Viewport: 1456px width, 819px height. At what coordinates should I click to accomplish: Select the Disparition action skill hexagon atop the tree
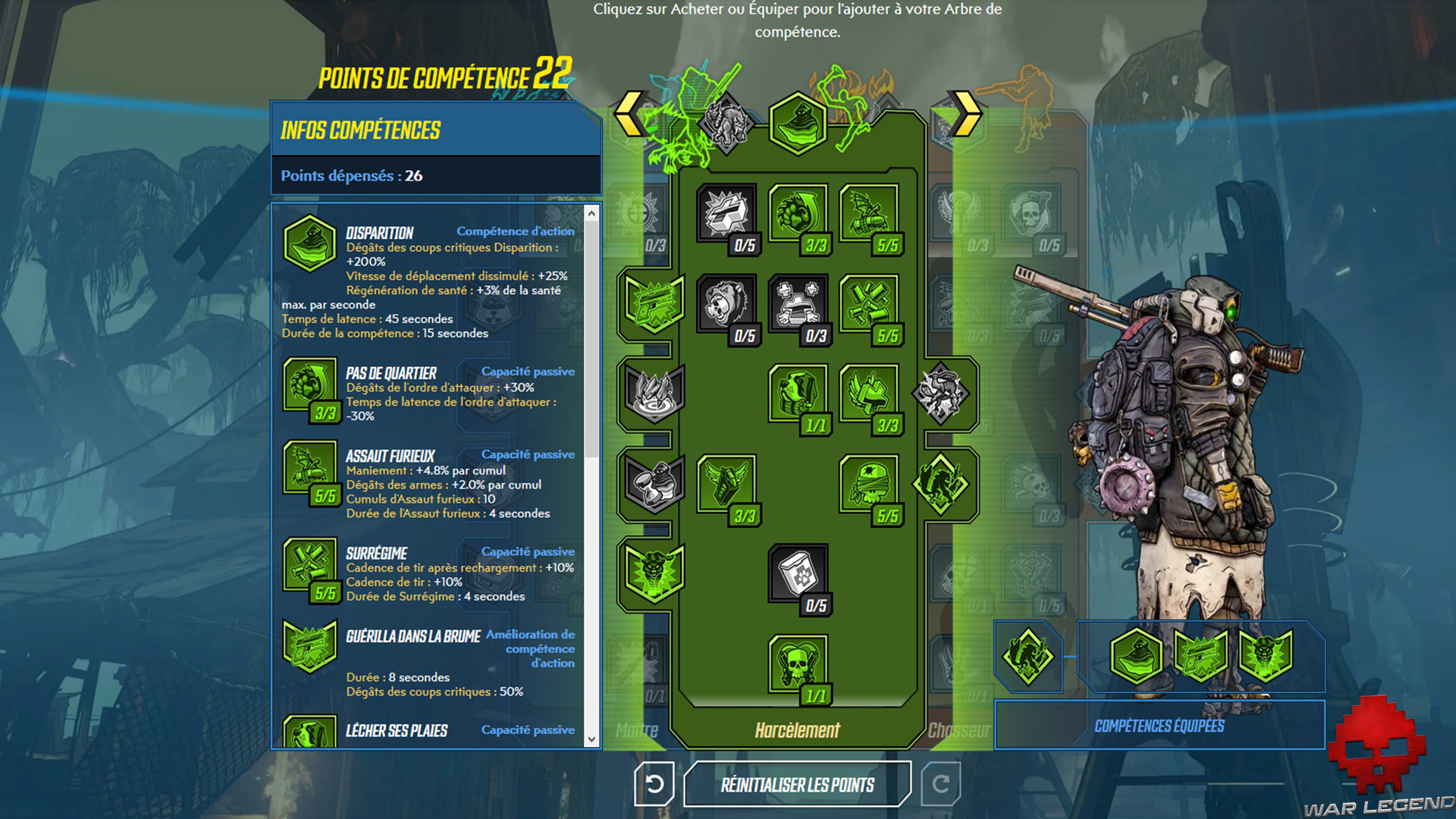pos(796,123)
